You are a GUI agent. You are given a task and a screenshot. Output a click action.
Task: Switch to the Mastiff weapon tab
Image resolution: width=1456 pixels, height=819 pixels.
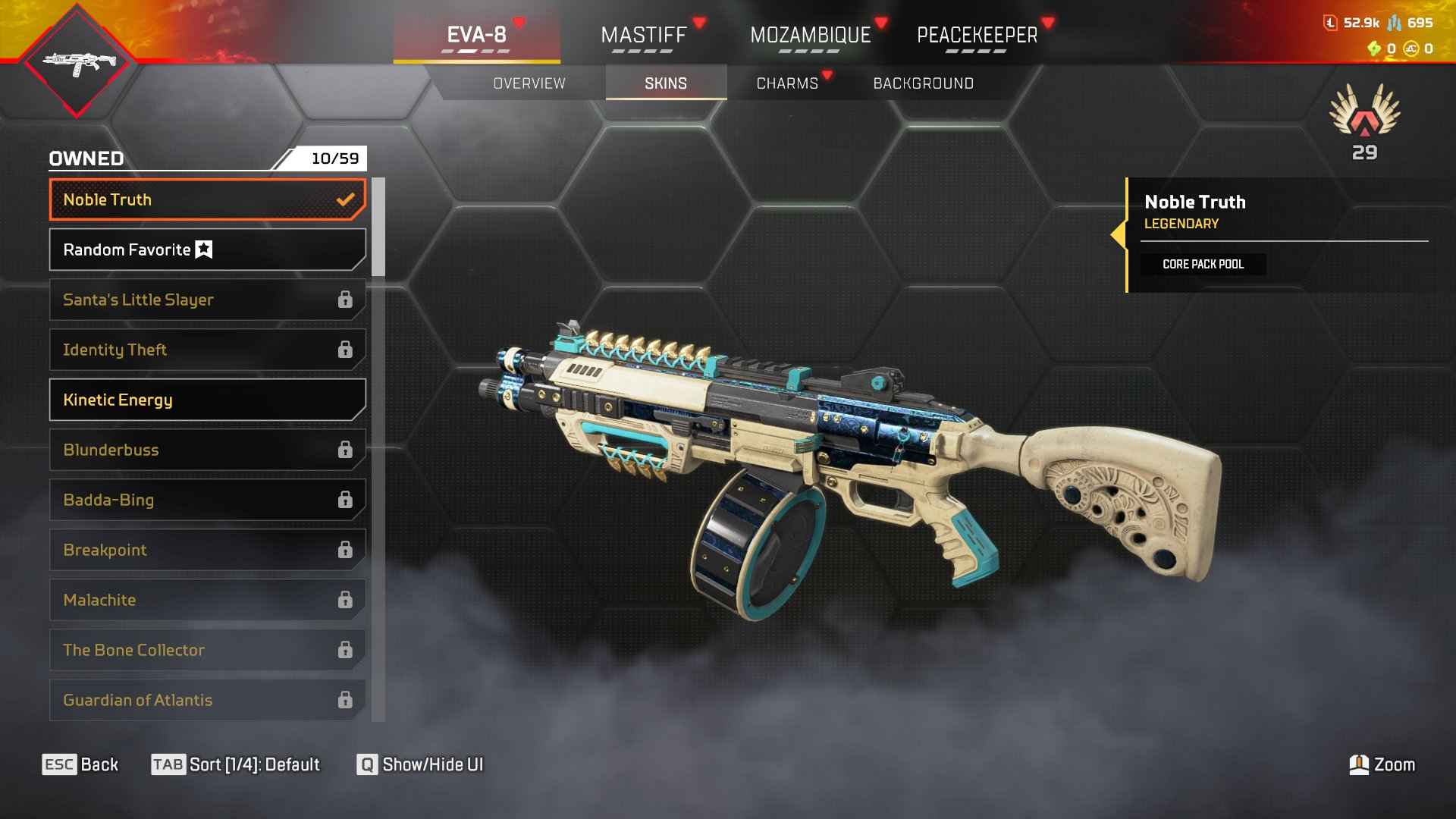643,35
